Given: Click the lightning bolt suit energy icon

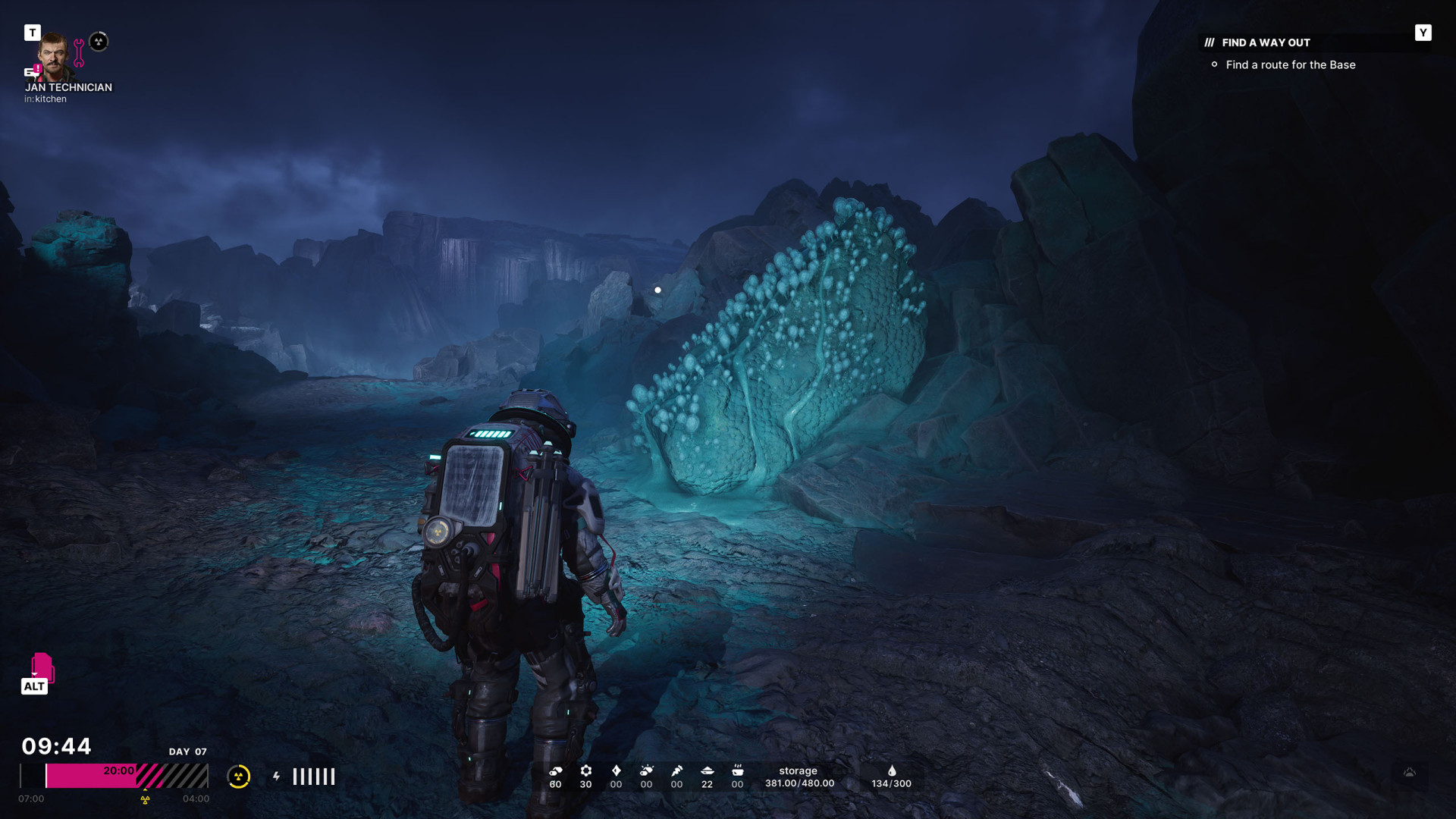Looking at the screenshot, I should click(277, 776).
